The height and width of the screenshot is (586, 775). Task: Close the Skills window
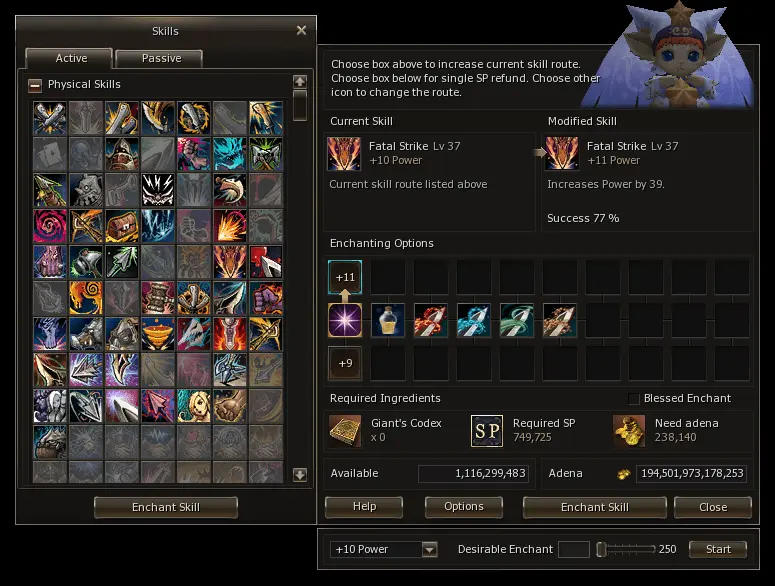(x=301, y=31)
